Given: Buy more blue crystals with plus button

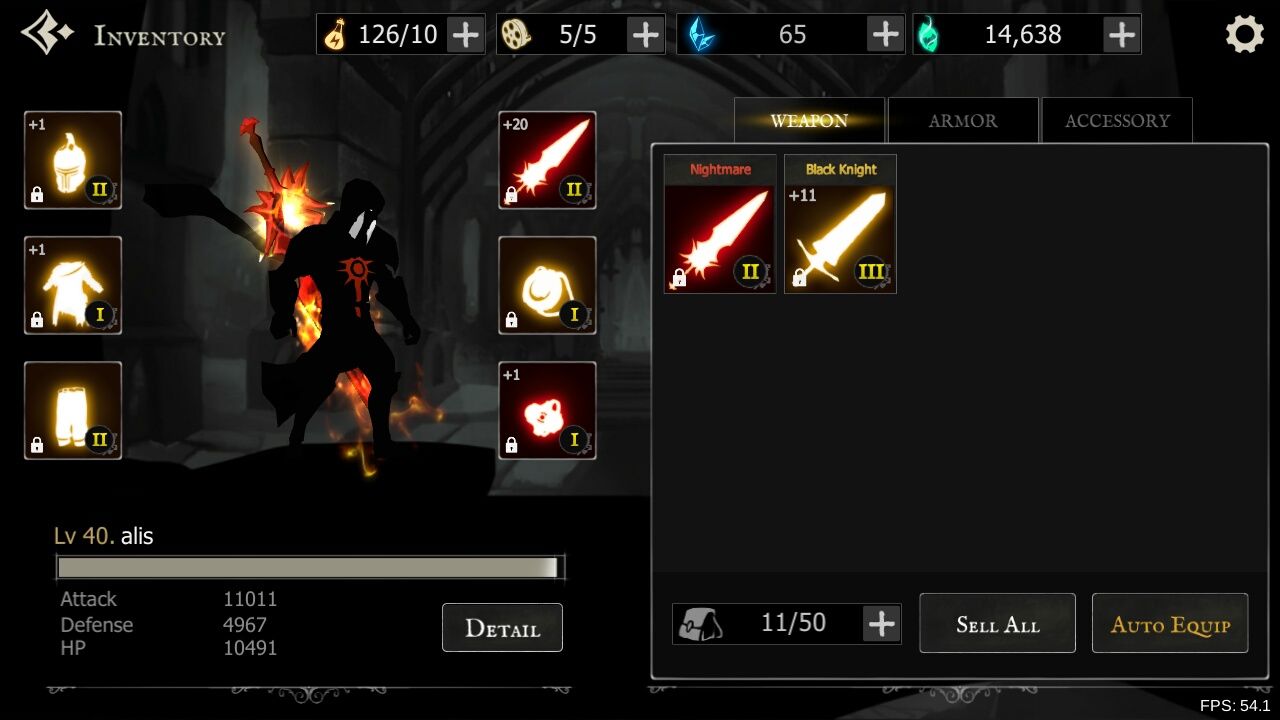Looking at the screenshot, I should pos(885,35).
